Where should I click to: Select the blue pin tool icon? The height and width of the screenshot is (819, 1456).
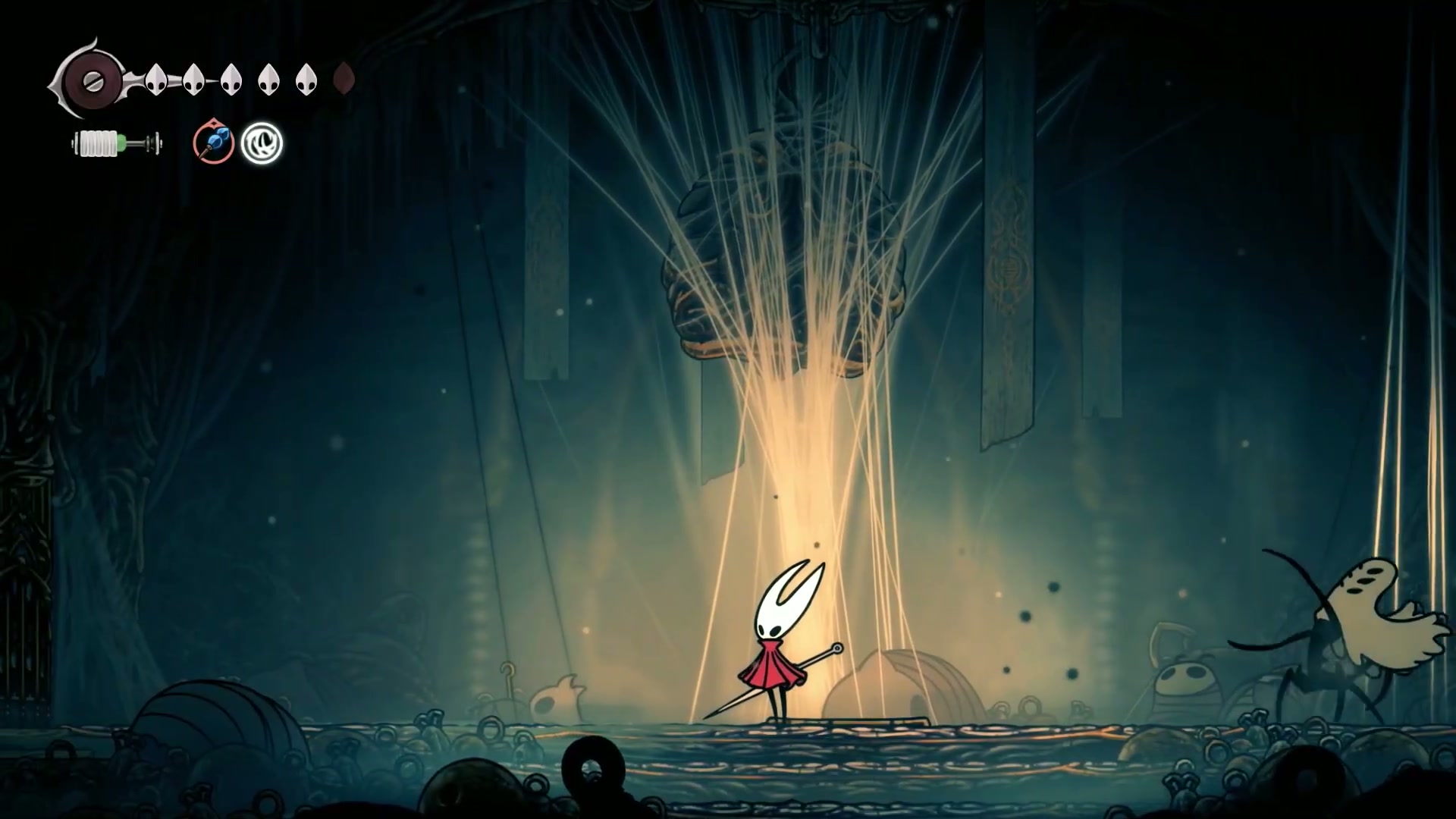[213, 143]
